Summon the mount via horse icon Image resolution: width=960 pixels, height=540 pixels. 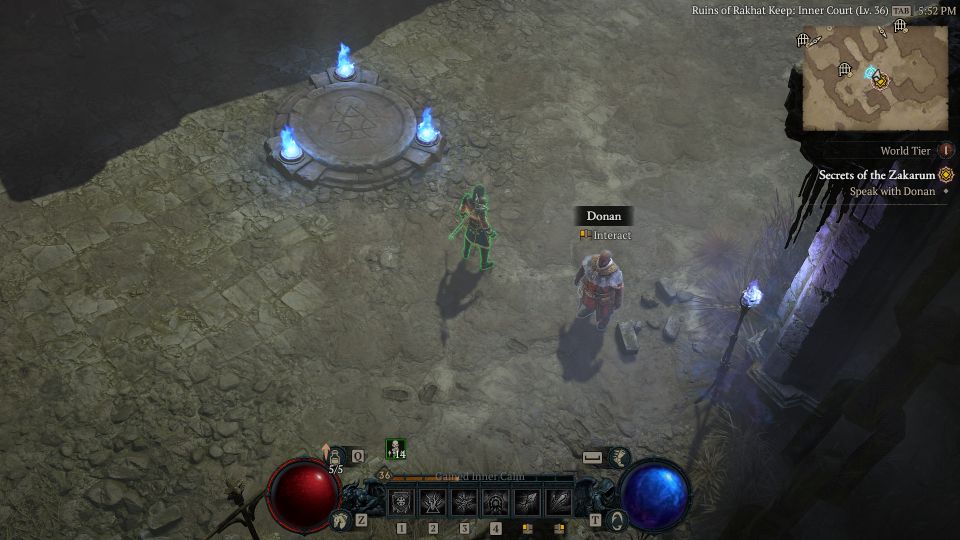(x=341, y=520)
